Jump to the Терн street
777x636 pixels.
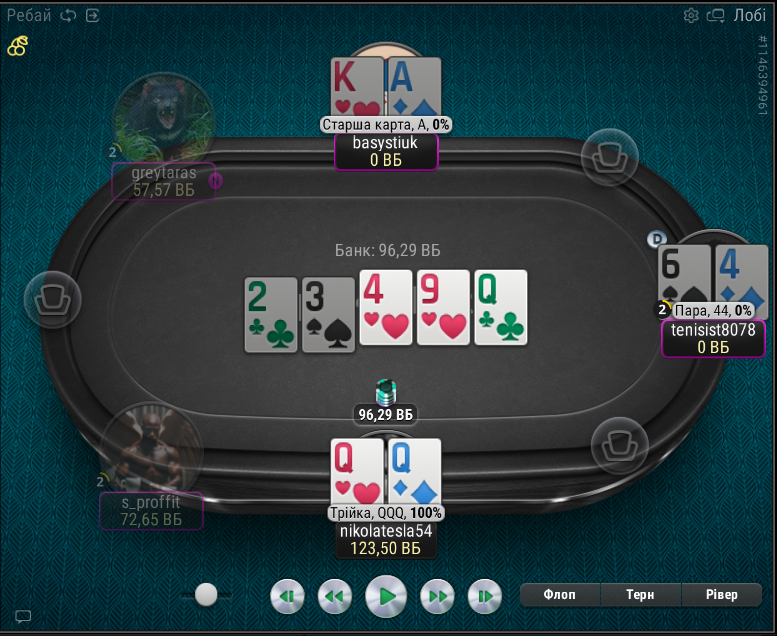tap(640, 595)
